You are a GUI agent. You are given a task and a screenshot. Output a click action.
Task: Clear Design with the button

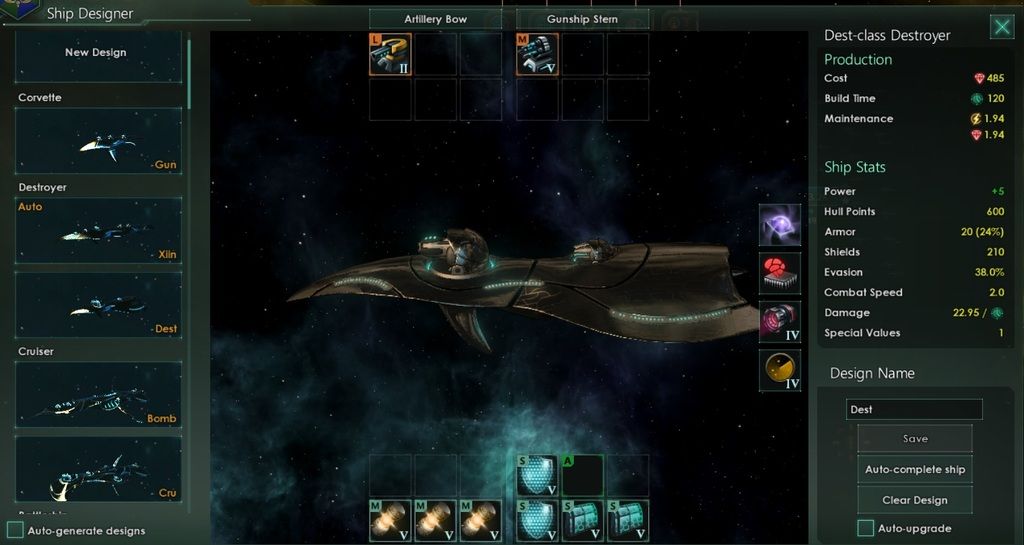point(914,500)
